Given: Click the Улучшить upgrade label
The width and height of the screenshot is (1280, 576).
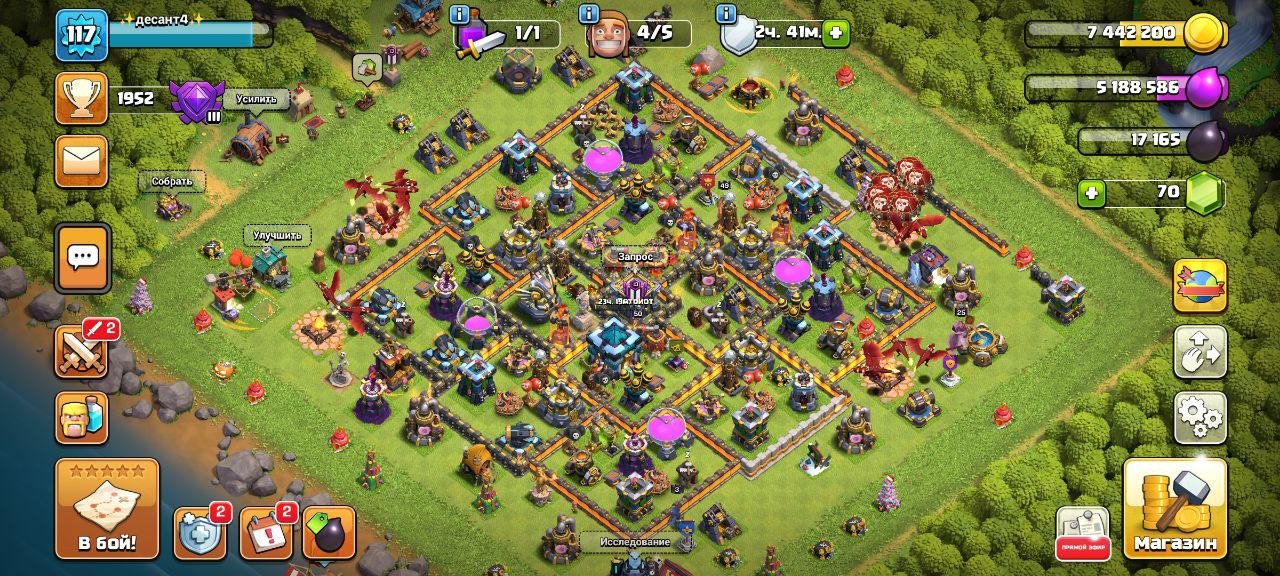Looking at the screenshot, I should (x=277, y=236).
